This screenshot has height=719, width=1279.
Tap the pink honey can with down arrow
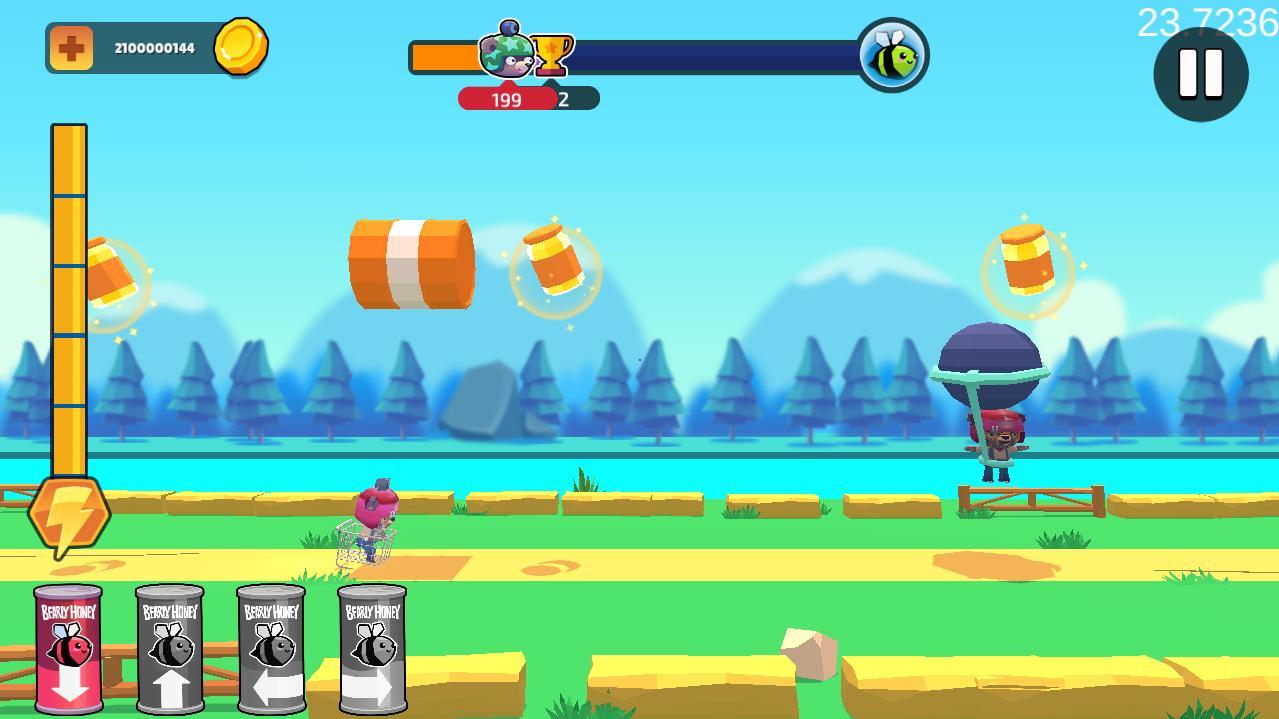tap(68, 649)
